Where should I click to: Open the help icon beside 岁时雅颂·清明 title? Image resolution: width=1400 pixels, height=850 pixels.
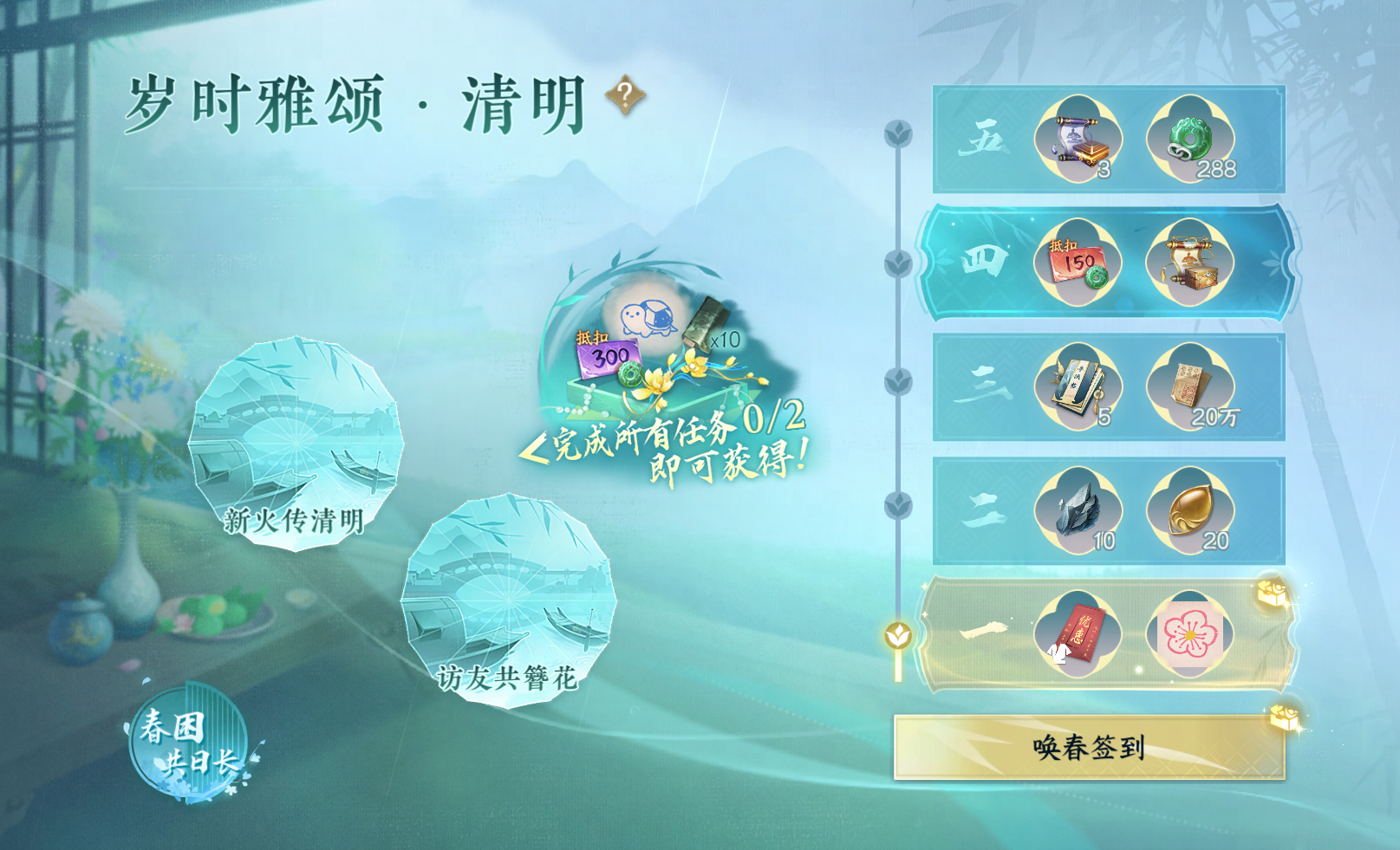pyautogui.click(x=626, y=94)
